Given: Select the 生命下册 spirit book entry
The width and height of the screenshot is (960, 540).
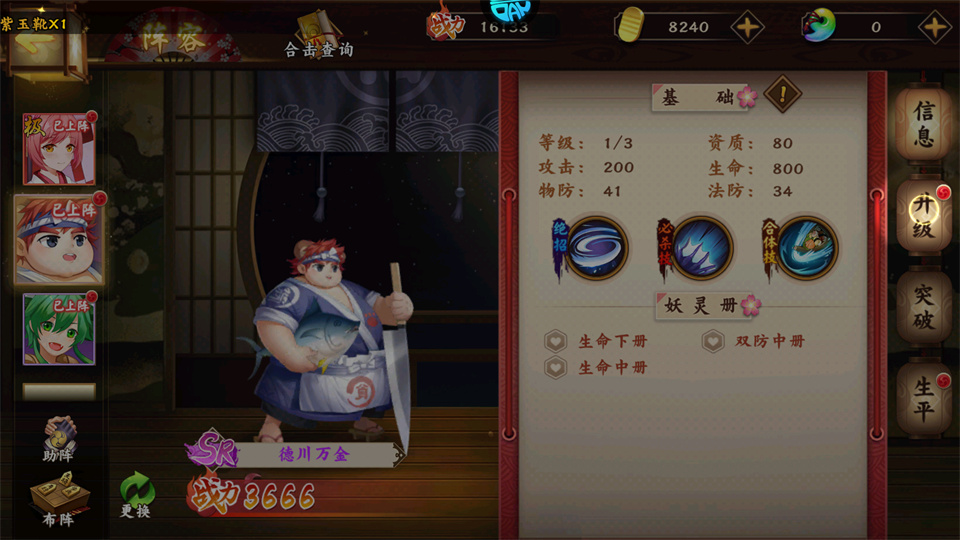Looking at the screenshot, I should (600, 341).
